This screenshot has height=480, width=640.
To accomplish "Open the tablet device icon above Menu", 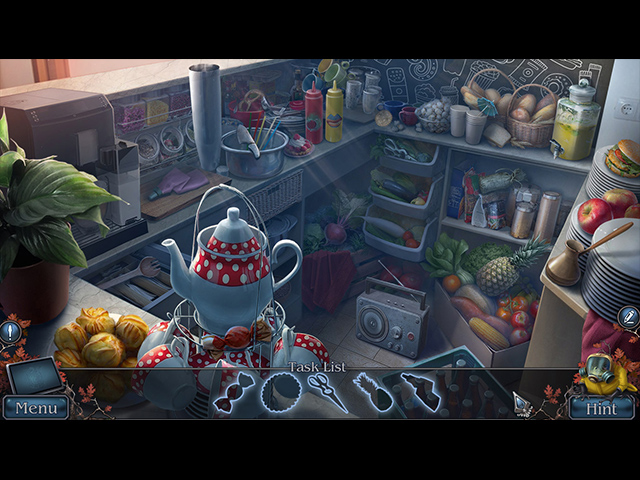I will [x=34, y=375].
